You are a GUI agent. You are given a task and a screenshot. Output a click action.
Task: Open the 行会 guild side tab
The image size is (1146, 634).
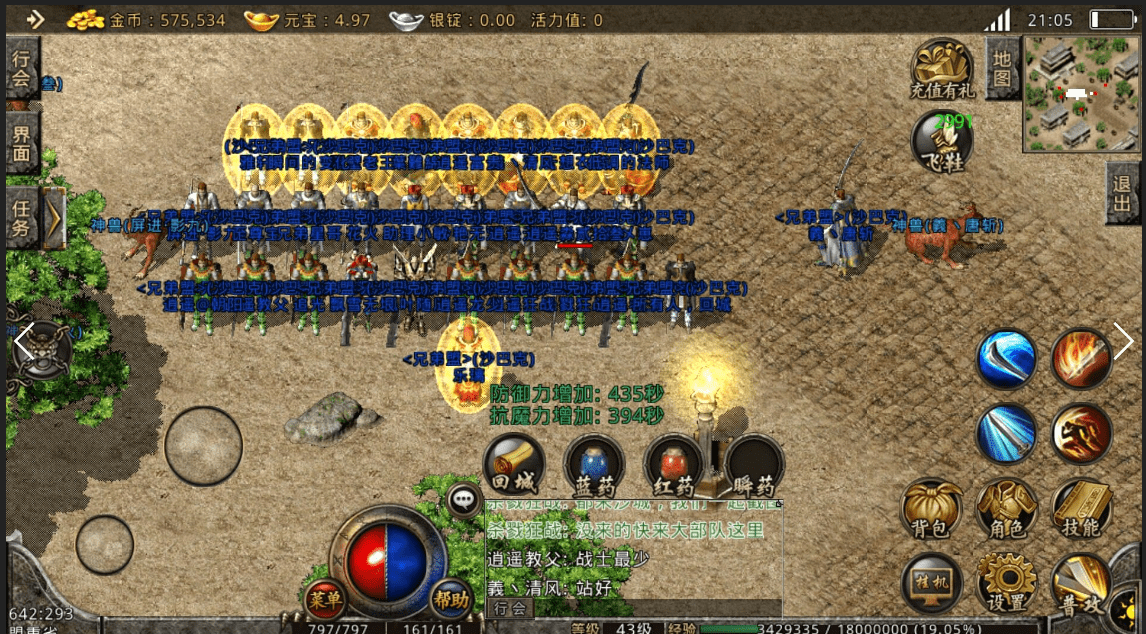[22, 68]
